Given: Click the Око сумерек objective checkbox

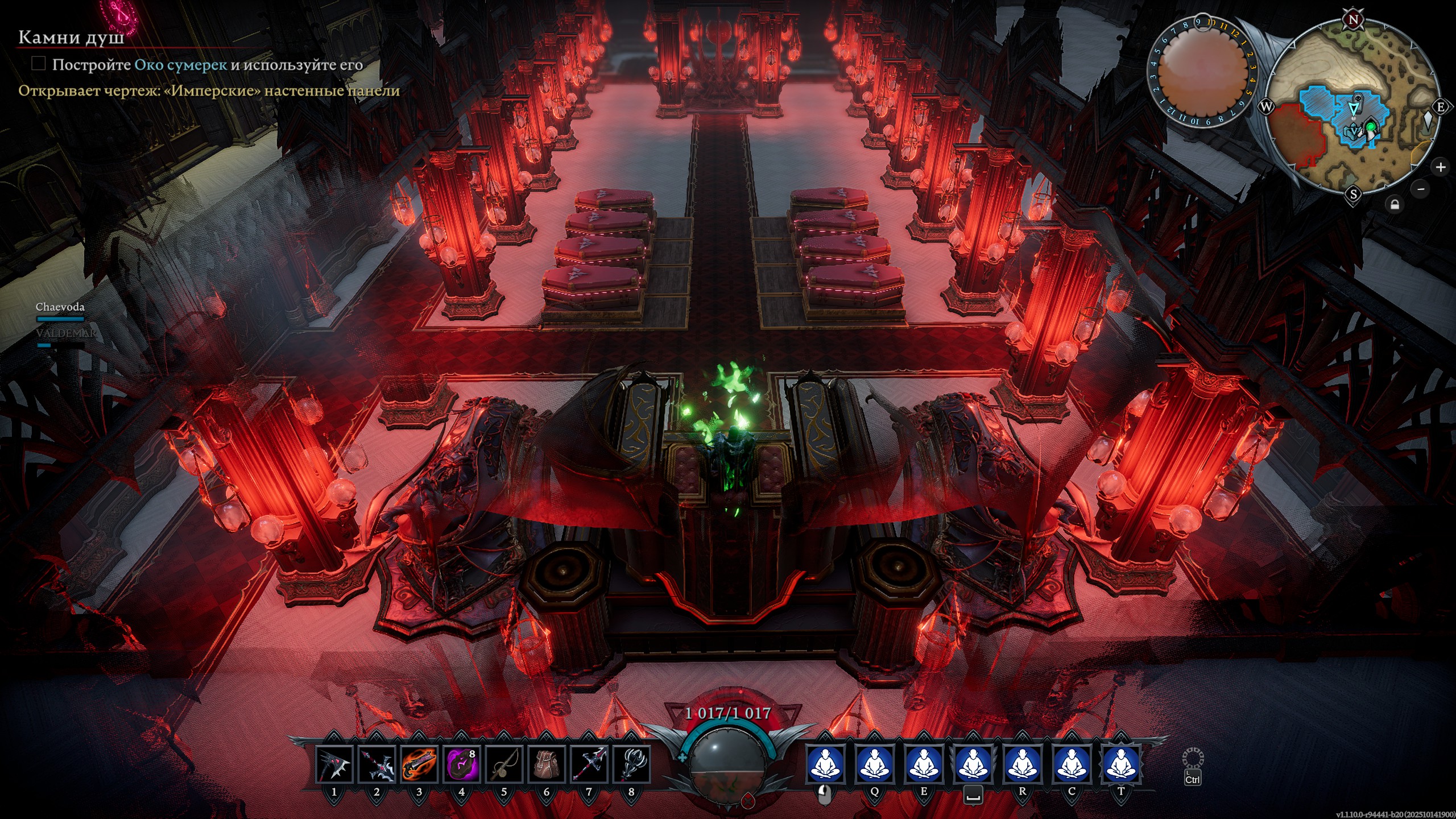Looking at the screenshot, I should [x=39, y=64].
